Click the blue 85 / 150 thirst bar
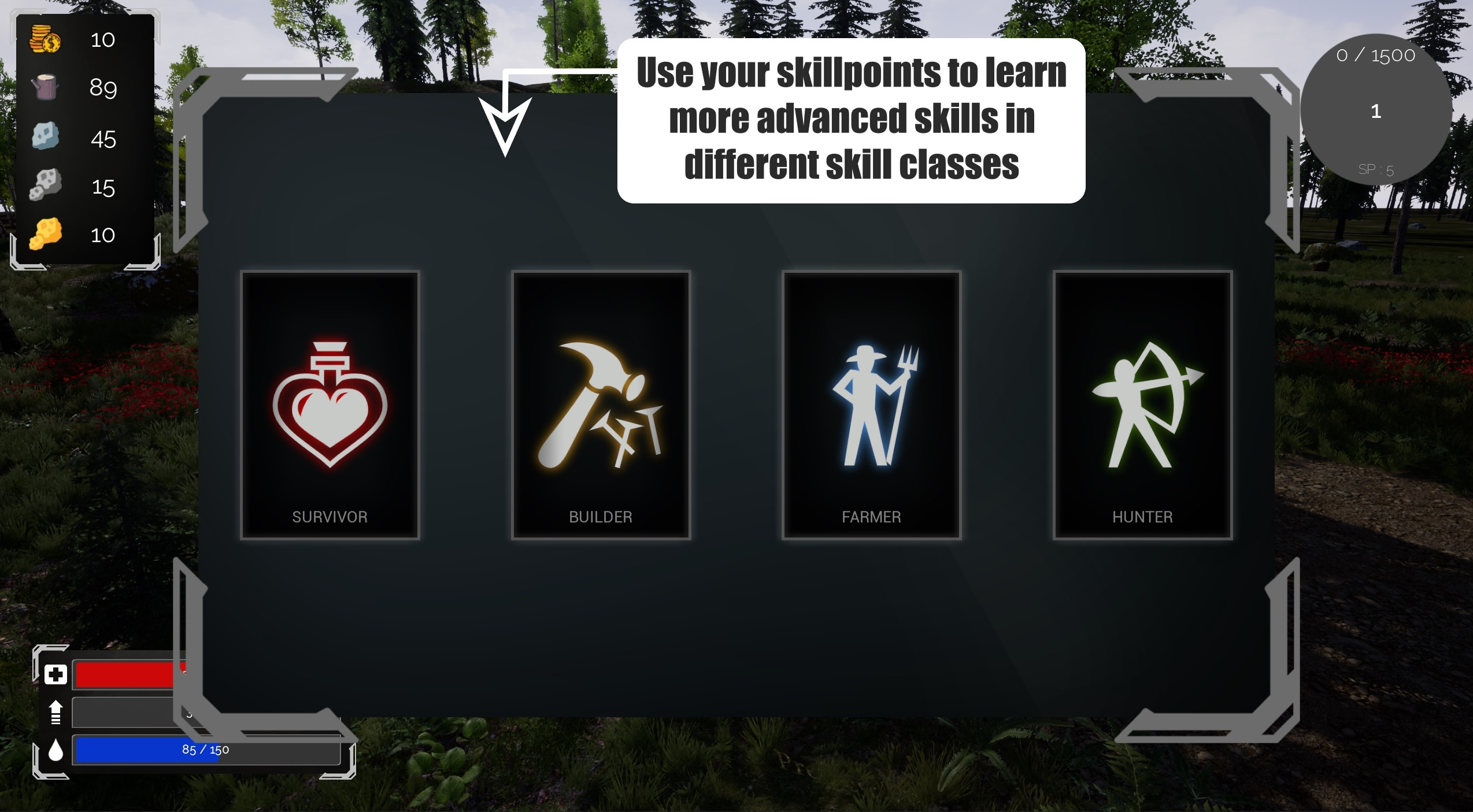The width and height of the screenshot is (1473, 812). (205, 750)
